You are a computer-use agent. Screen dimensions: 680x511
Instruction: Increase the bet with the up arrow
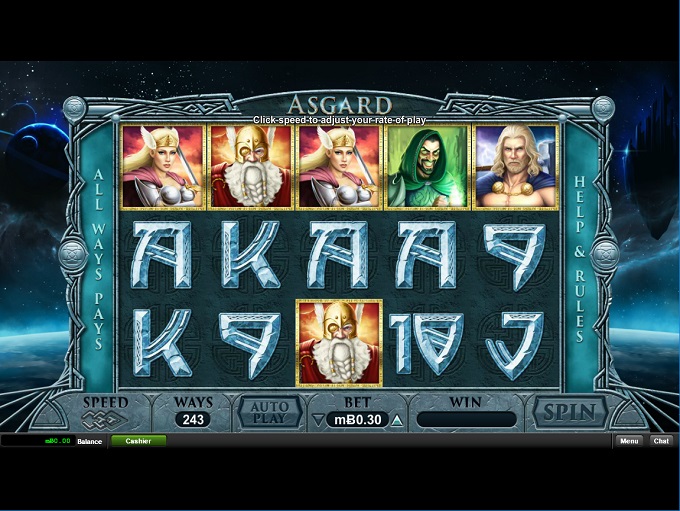click(397, 420)
